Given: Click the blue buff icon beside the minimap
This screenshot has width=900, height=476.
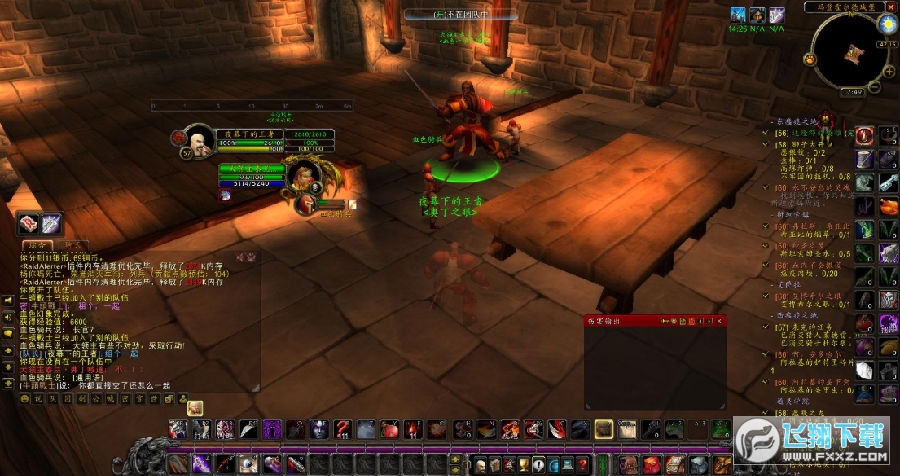Looking at the screenshot, I should (738, 14).
